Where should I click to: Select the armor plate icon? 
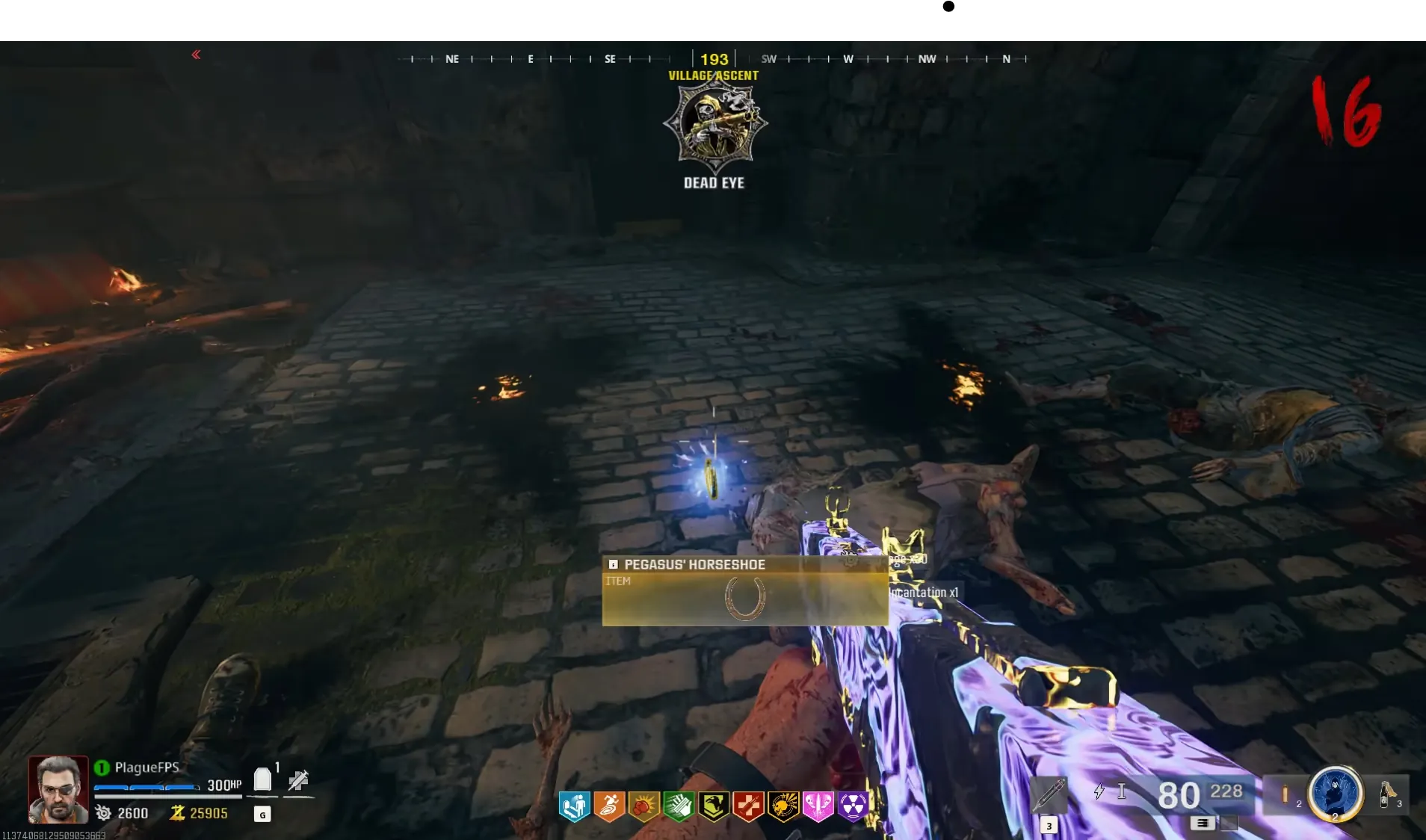[x=262, y=779]
